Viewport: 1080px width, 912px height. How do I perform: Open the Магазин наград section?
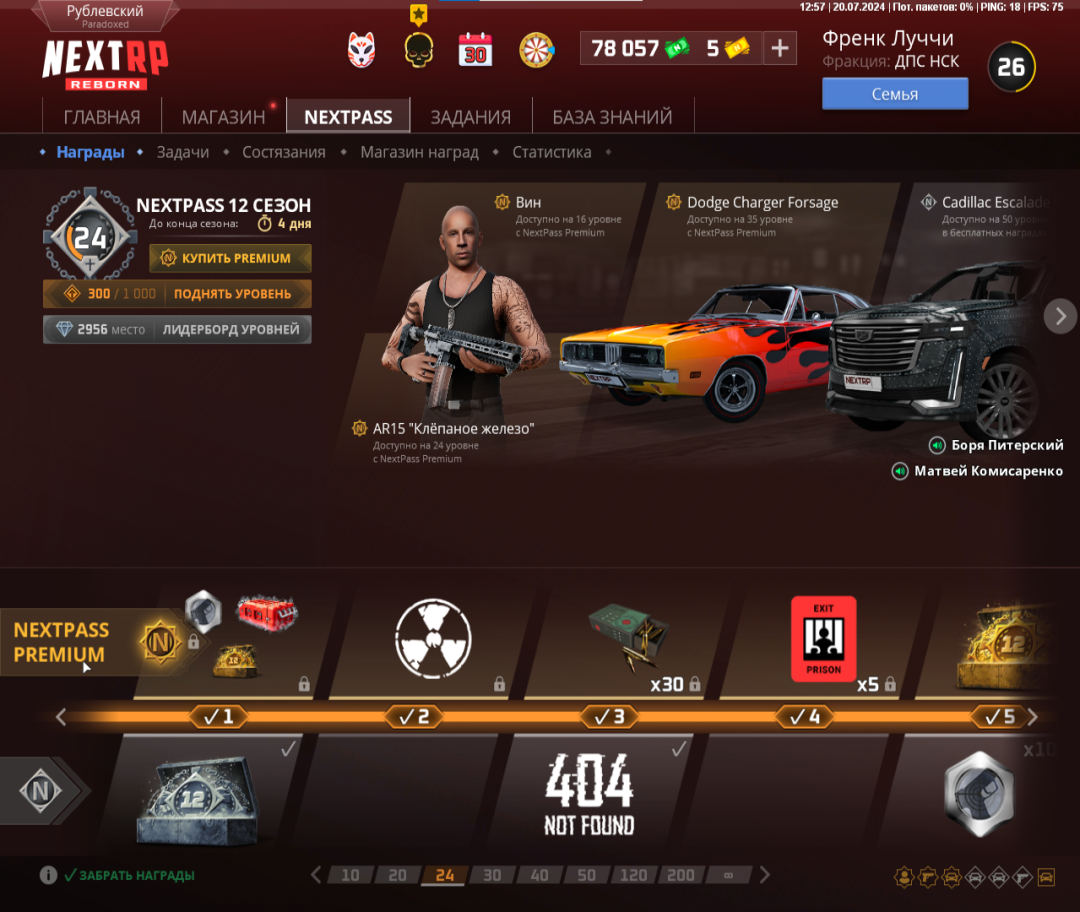tap(419, 152)
